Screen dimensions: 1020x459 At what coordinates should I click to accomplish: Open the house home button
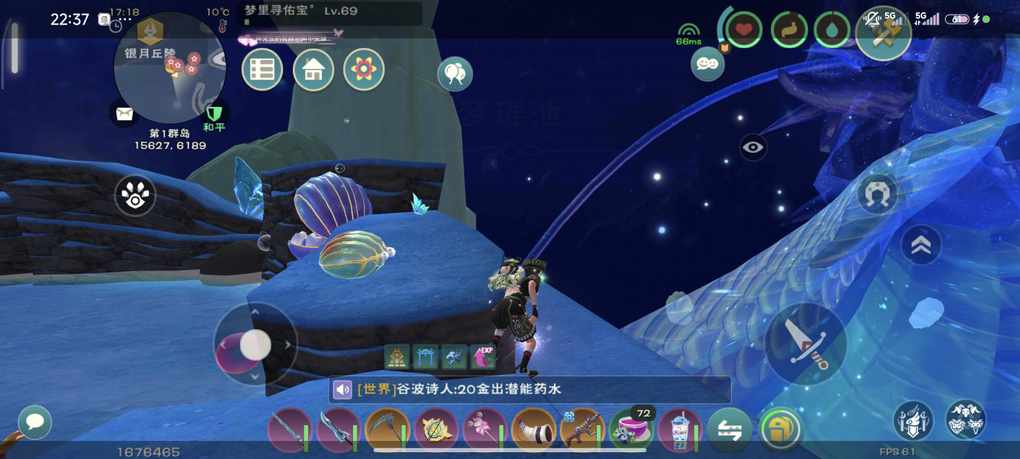click(313, 70)
